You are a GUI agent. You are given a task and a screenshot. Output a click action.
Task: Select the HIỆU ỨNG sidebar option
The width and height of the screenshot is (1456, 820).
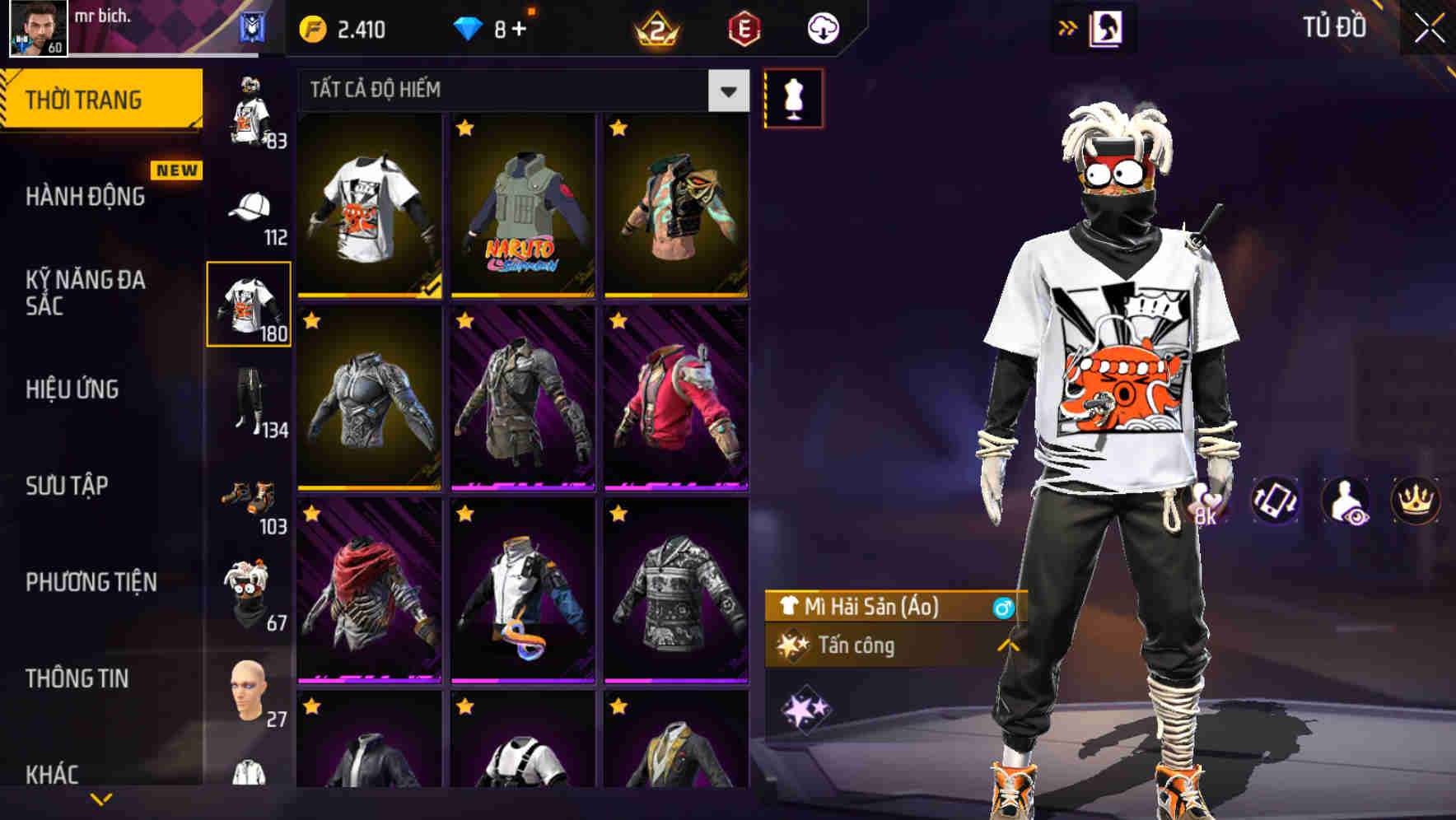74,390
